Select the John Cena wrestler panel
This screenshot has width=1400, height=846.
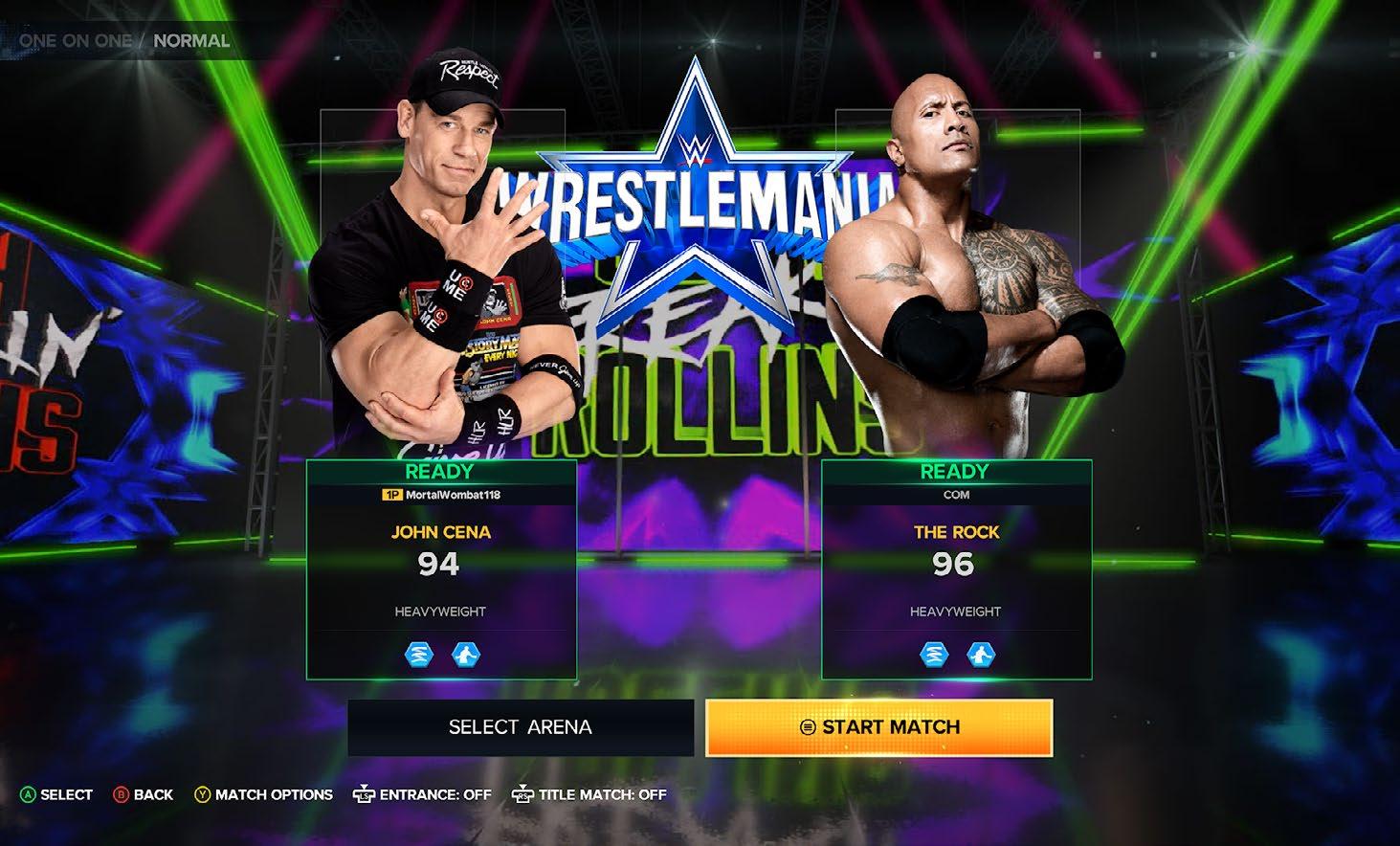[441, 569]
